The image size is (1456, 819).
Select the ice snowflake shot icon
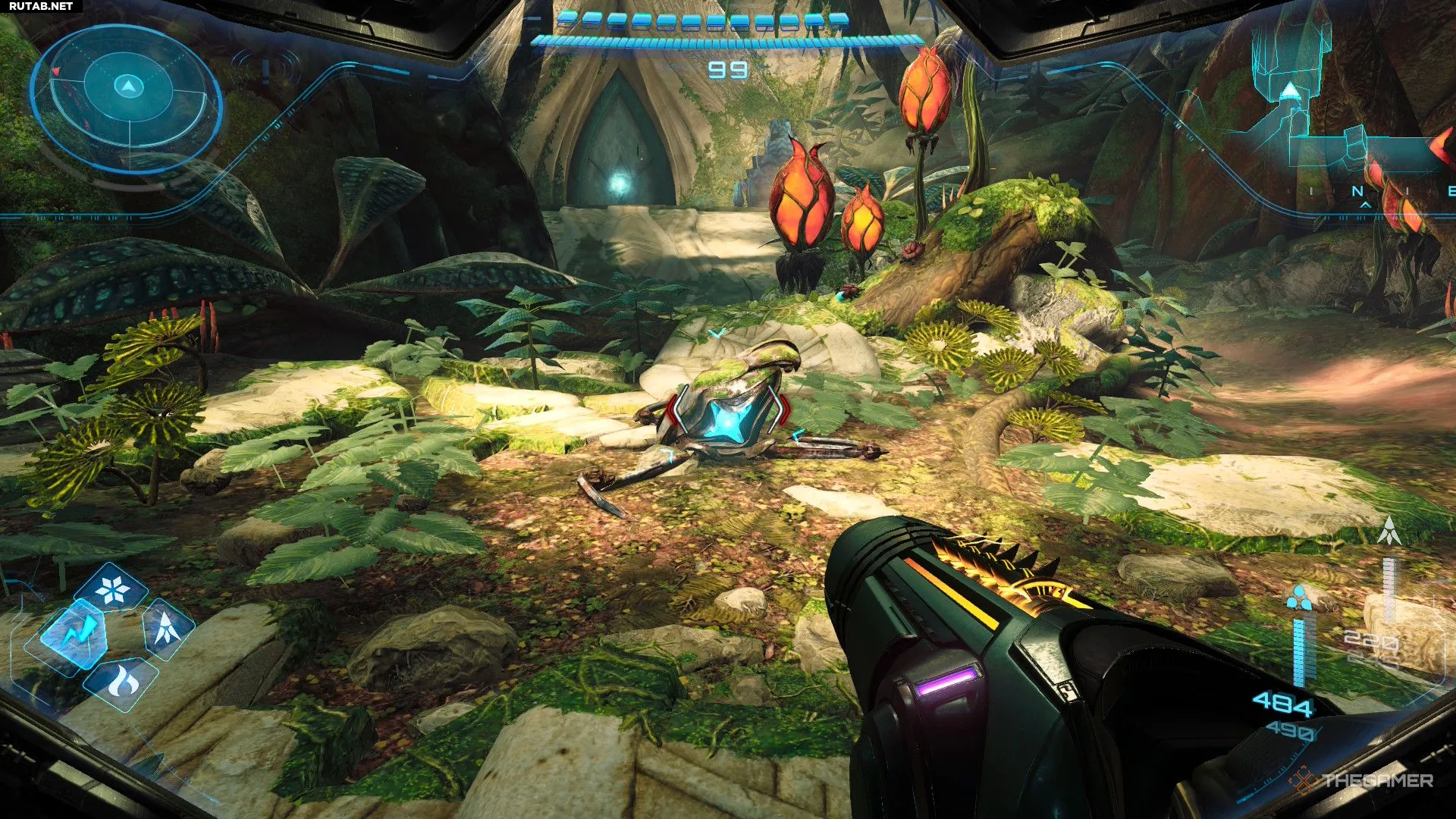112,590
